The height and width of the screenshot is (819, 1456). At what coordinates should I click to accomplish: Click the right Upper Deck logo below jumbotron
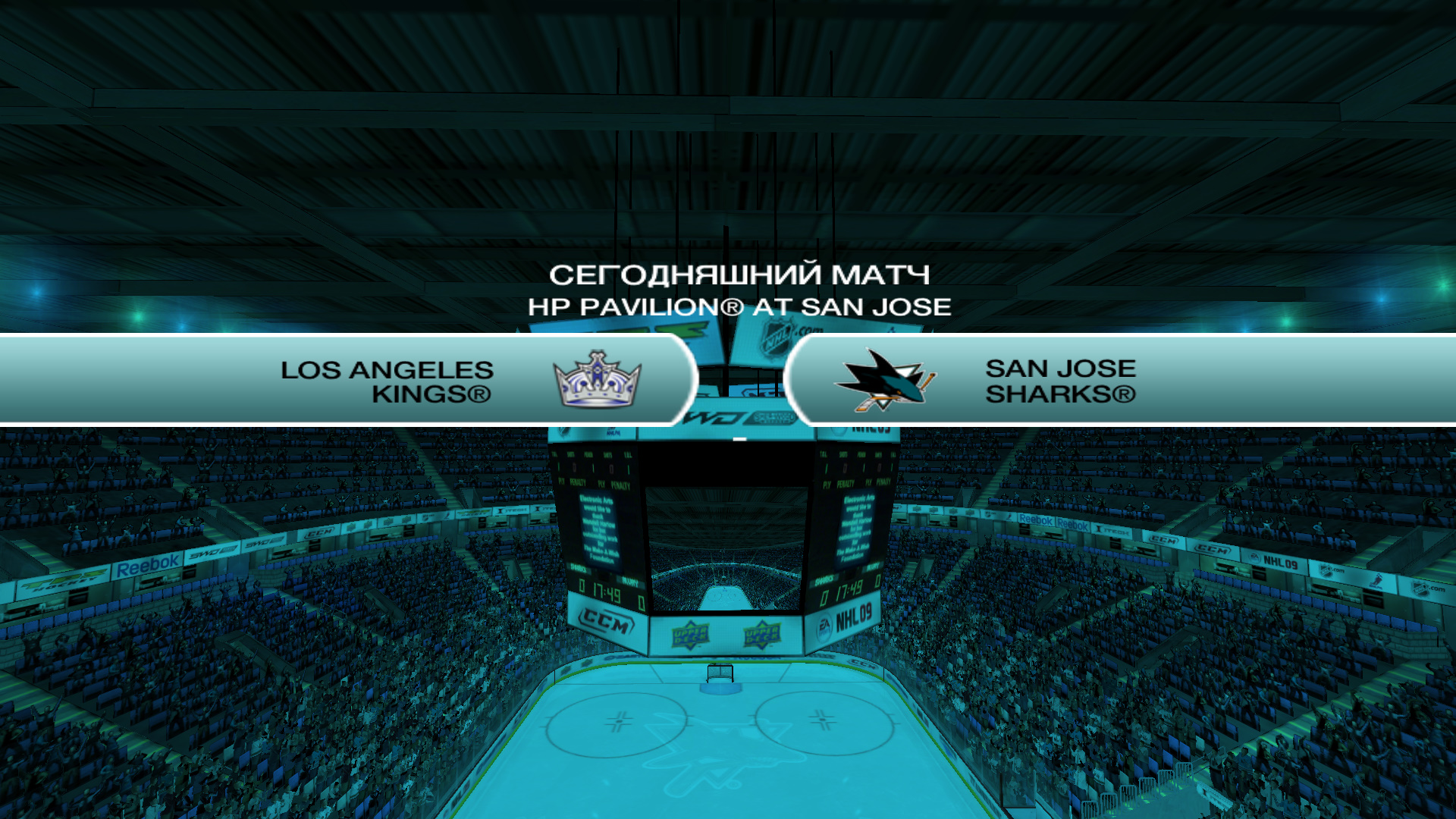[x=762, y=635]
